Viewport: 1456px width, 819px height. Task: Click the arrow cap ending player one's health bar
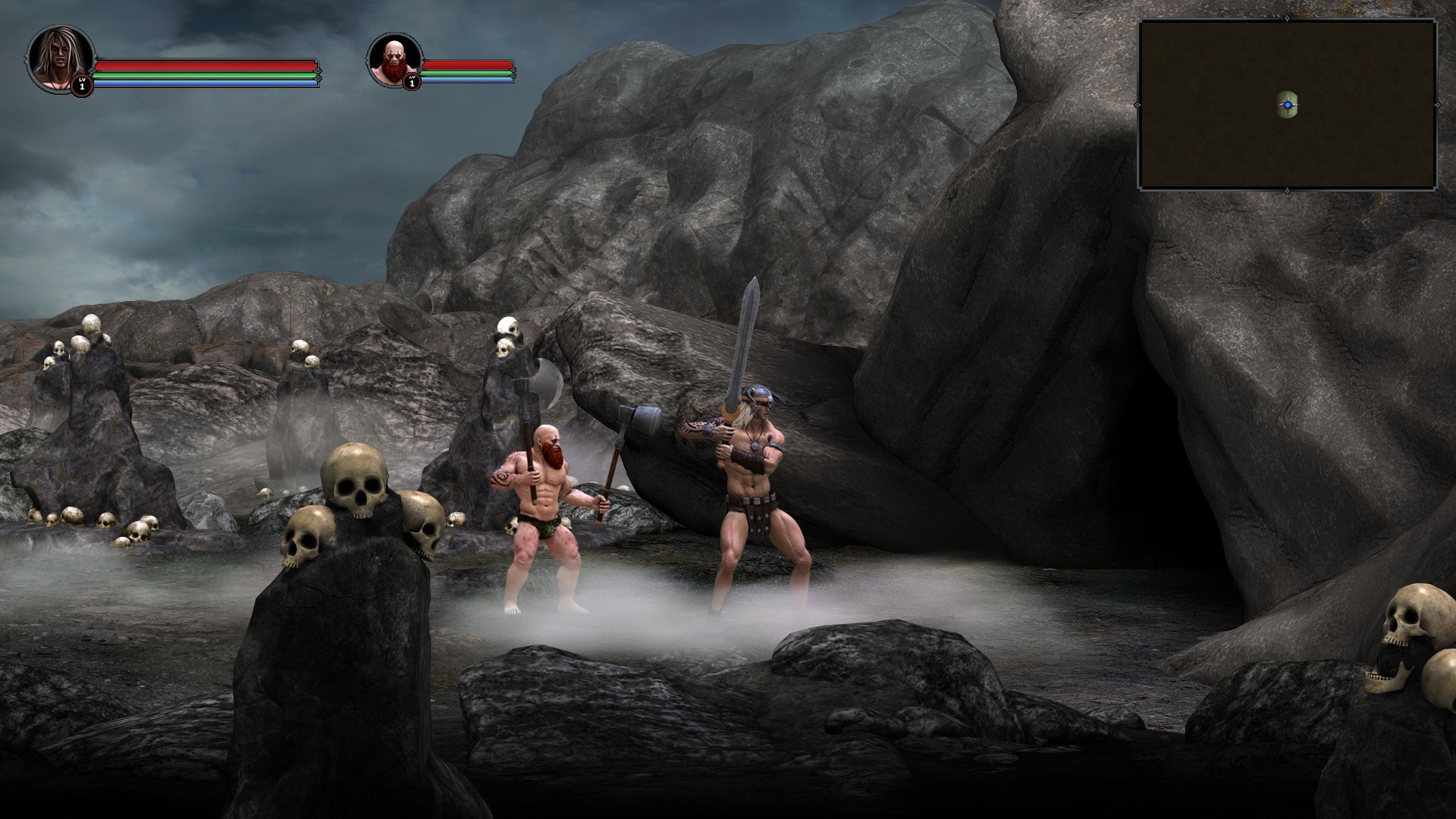[318, 72]
